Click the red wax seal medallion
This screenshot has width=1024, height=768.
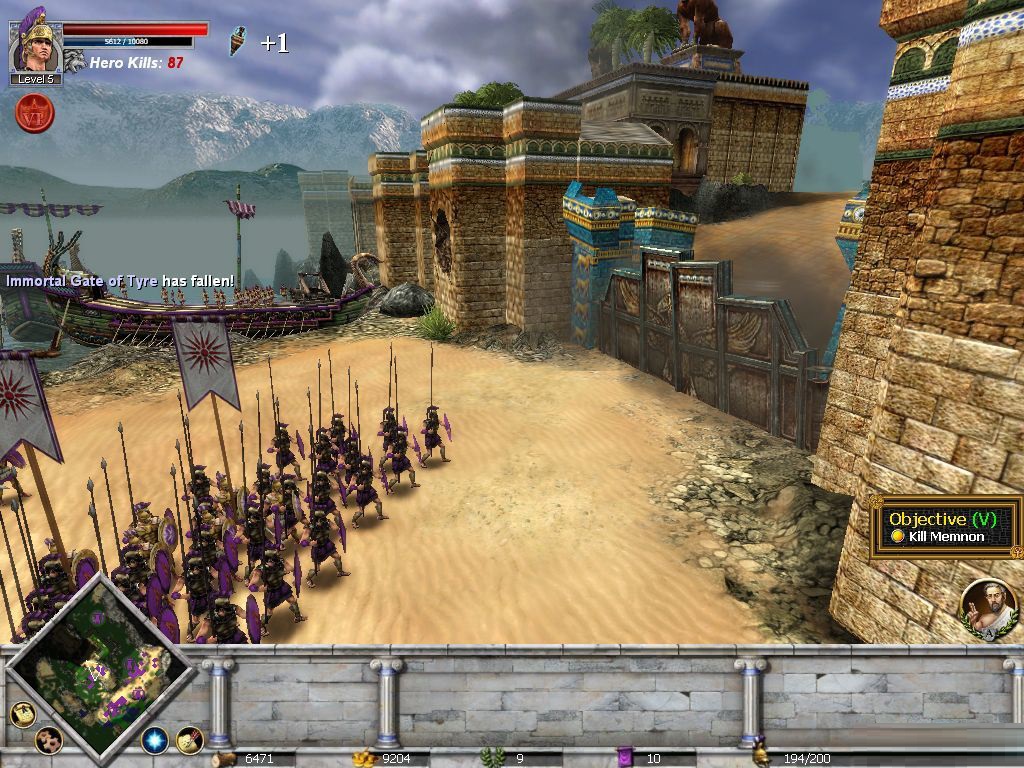[x=35, y=113]
